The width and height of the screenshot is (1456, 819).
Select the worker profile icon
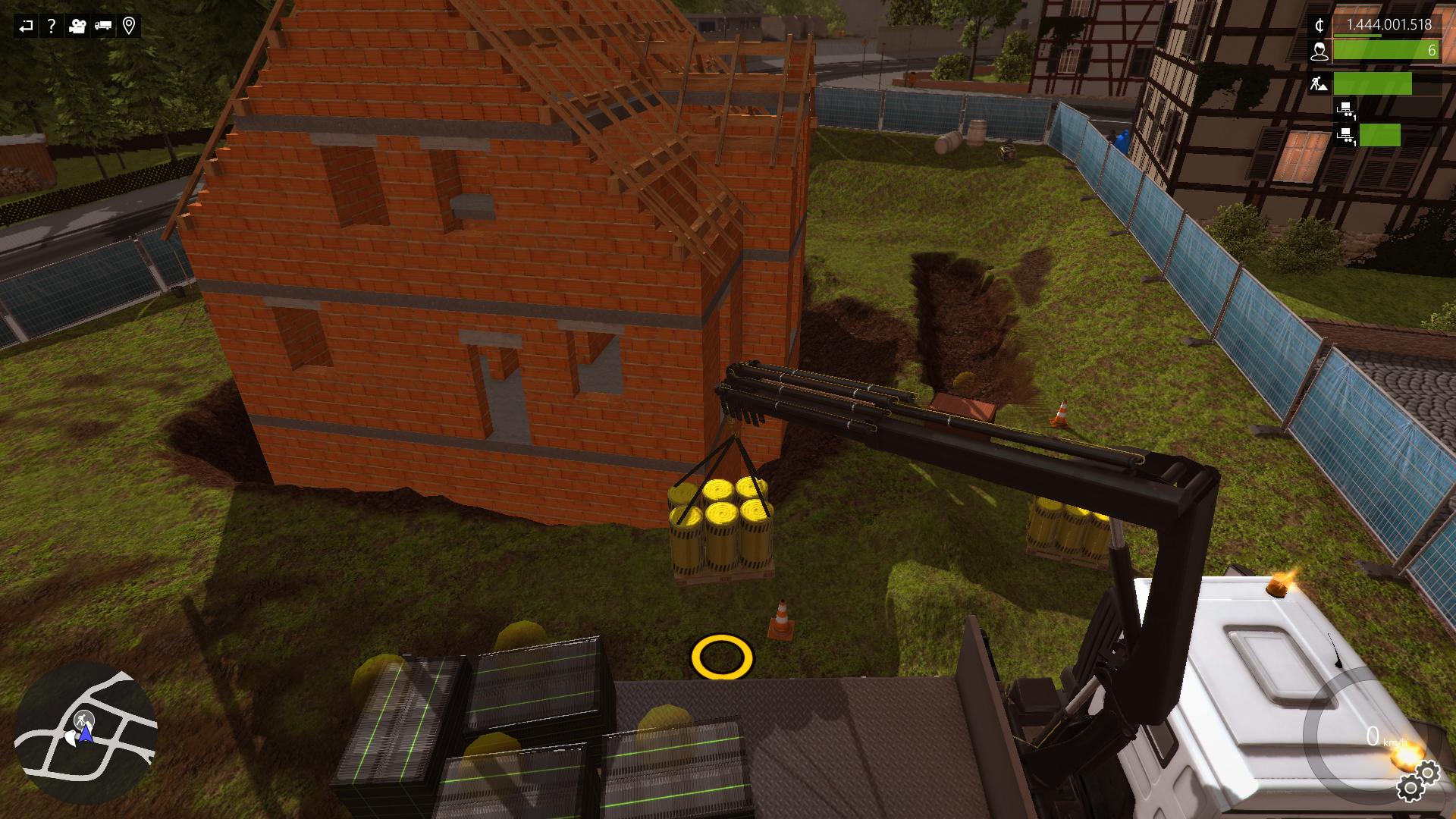(1319, 51)
